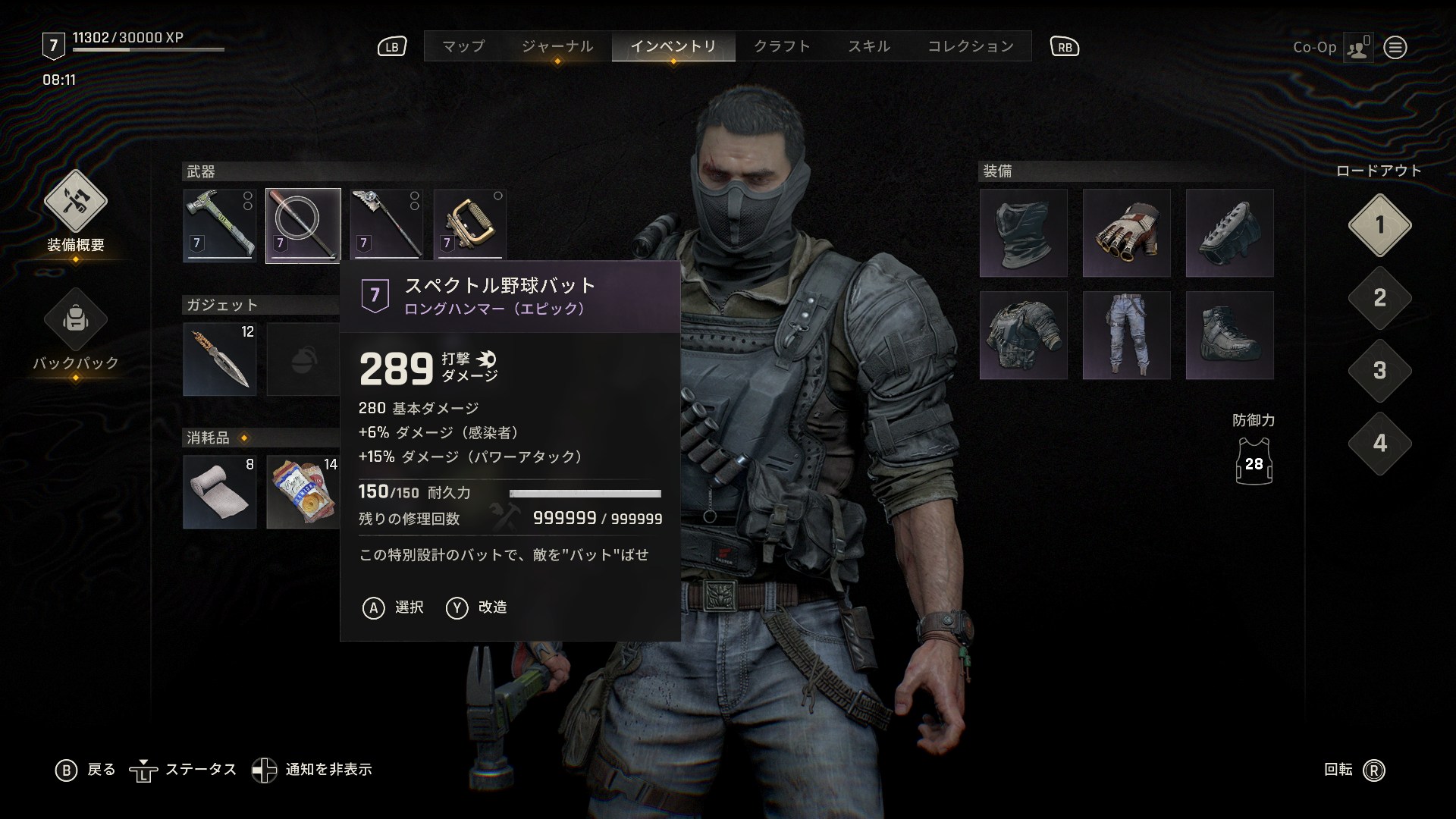Select the gloves equipment slot

tap(1126, 233)
